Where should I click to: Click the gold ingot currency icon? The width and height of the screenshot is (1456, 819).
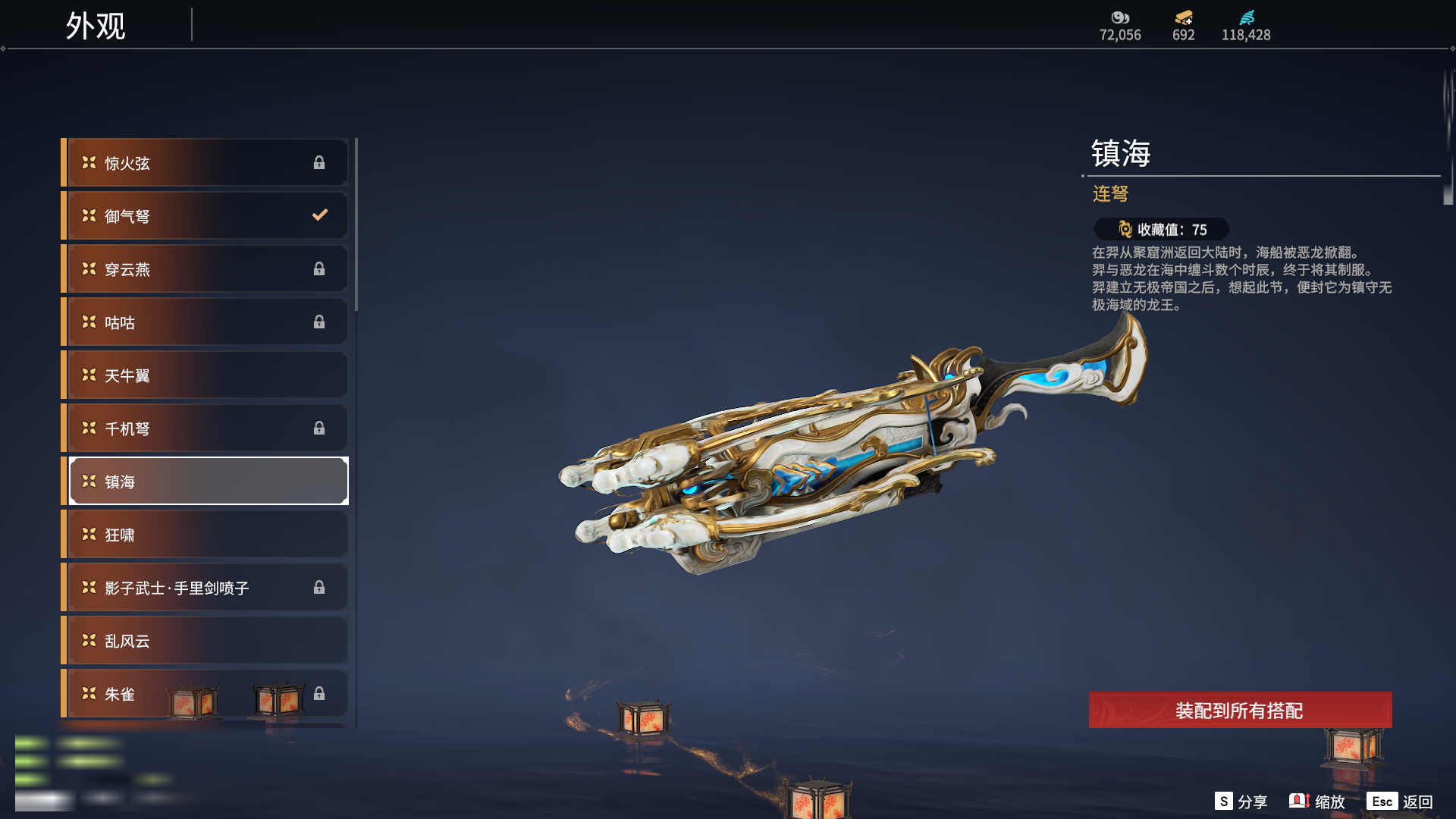(1183, 17)
